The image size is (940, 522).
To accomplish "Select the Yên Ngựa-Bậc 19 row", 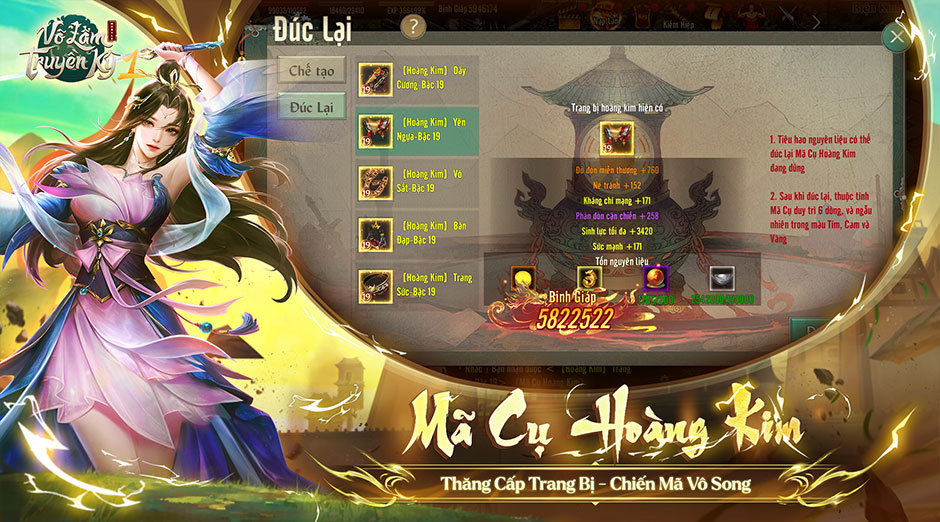I will (x=417, y=130).
